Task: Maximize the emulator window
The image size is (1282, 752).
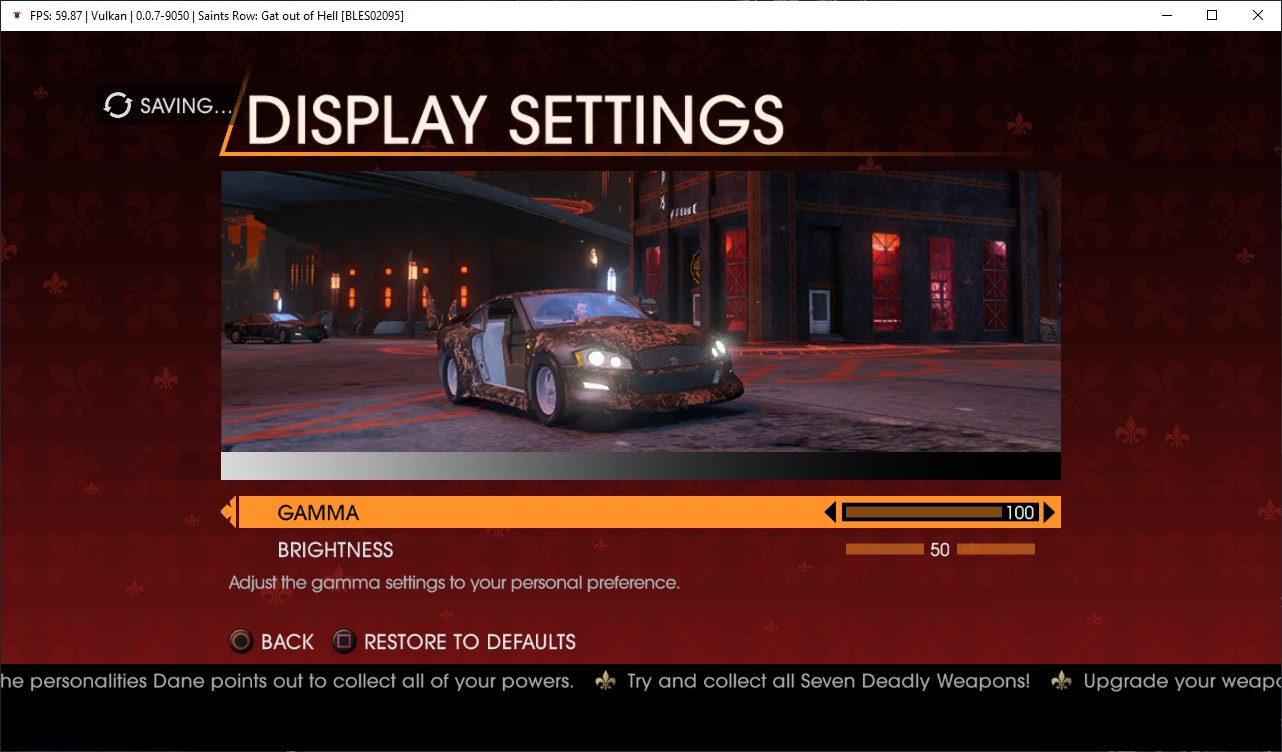Action: pyautogui.click(x=1212, y=15)
